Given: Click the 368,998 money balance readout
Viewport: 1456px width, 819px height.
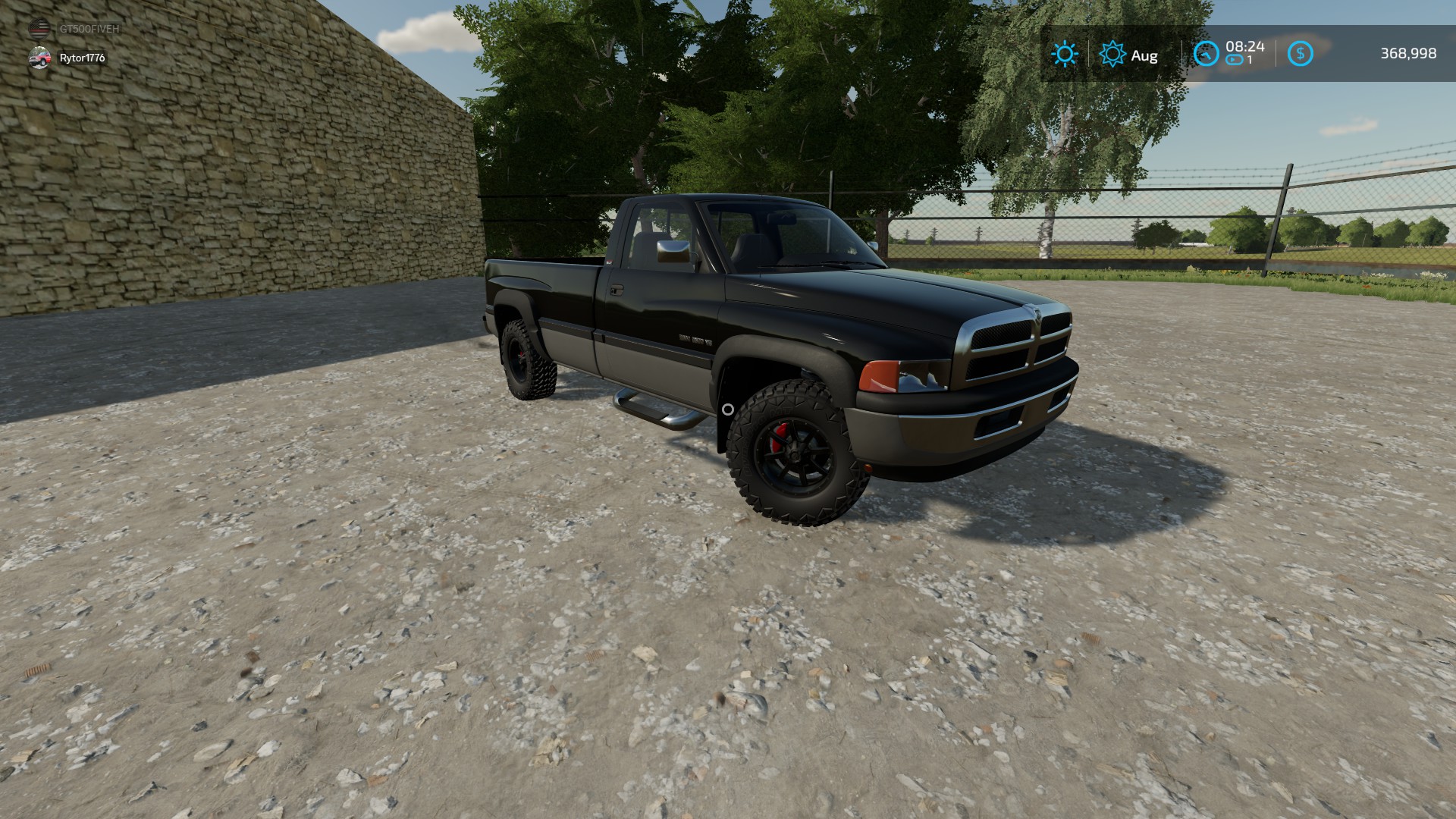Looking at the screenshot, I should coord(1408,54).
